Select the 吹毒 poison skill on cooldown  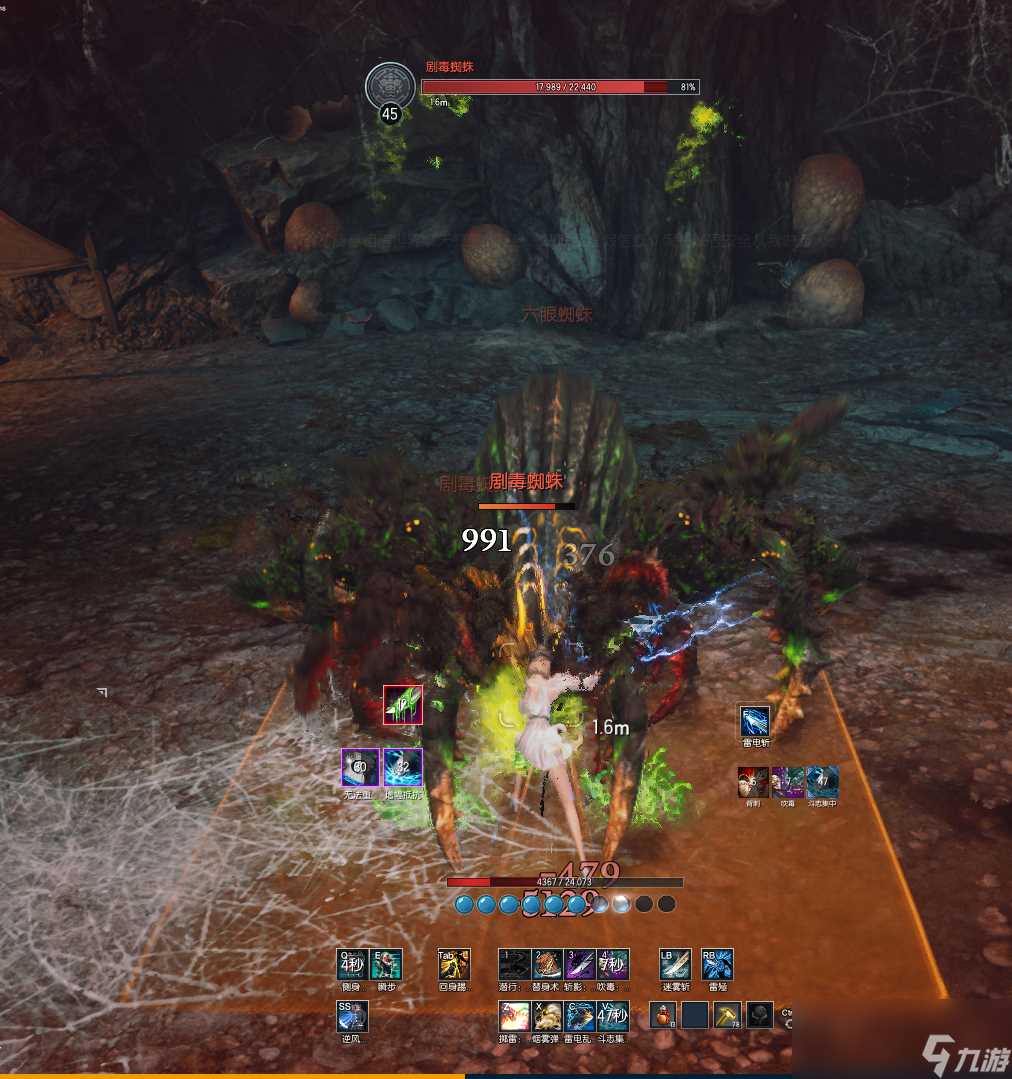613,964
